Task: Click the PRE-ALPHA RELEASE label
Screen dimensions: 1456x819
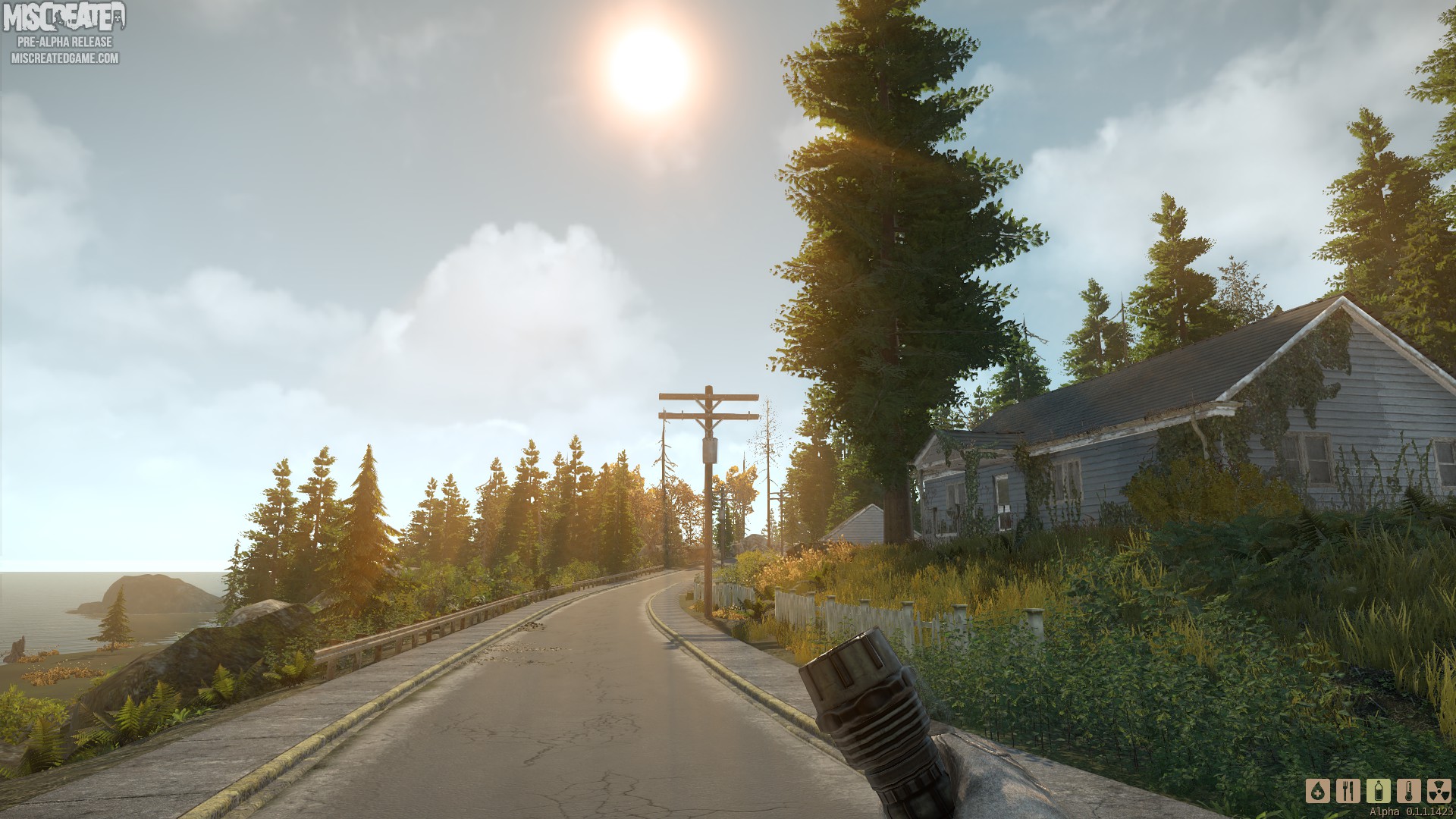Action: [64, 42]
